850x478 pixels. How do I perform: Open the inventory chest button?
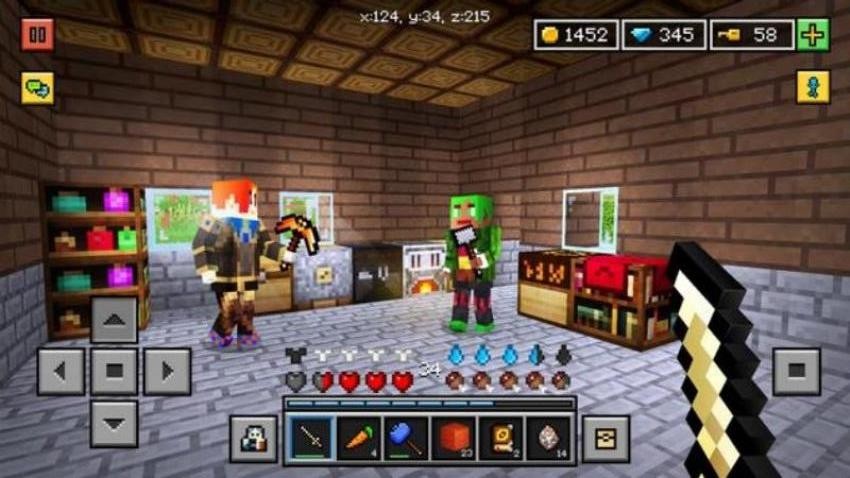(x=606, y=439)
